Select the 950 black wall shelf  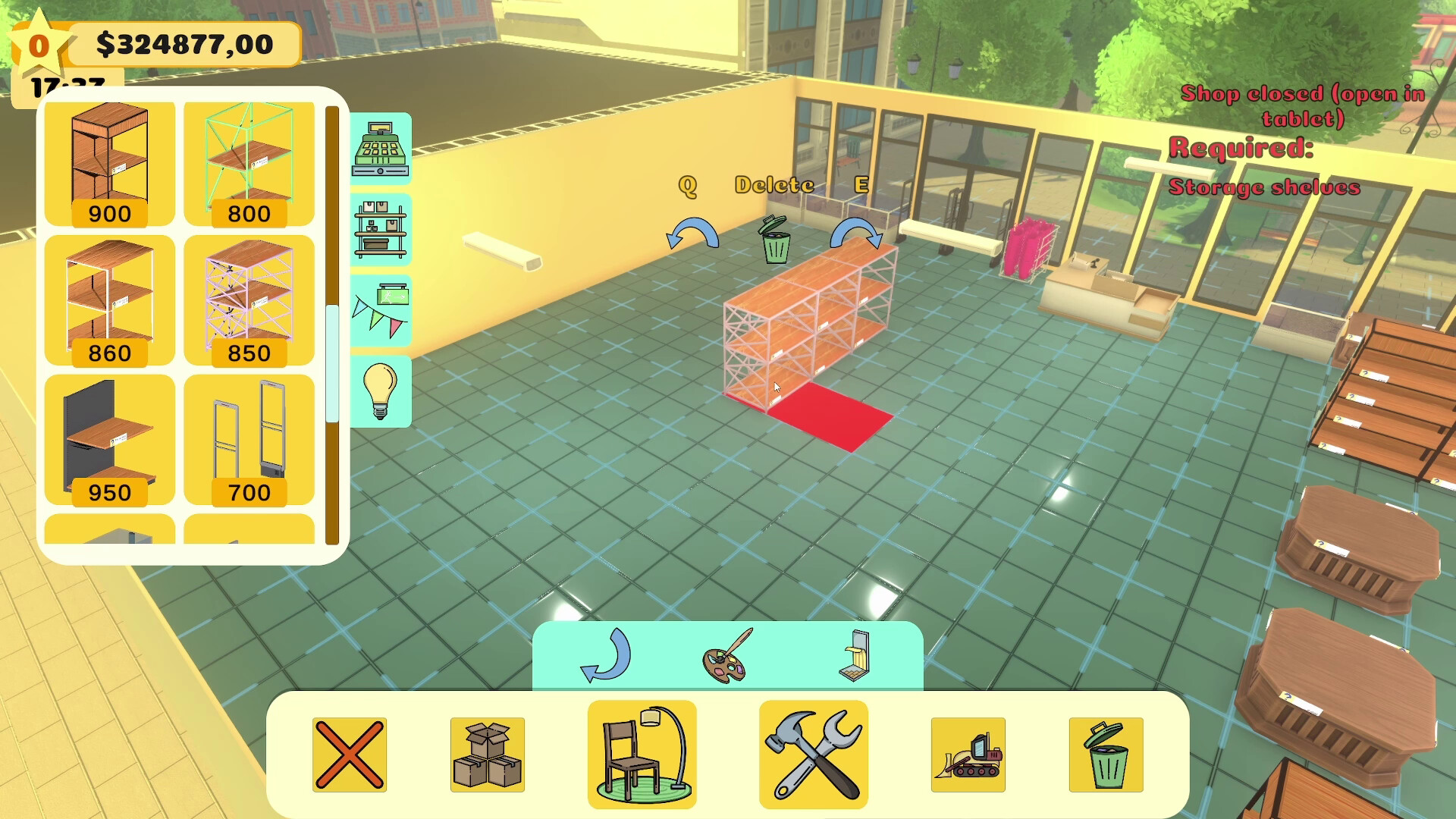(x=108, y=436)
